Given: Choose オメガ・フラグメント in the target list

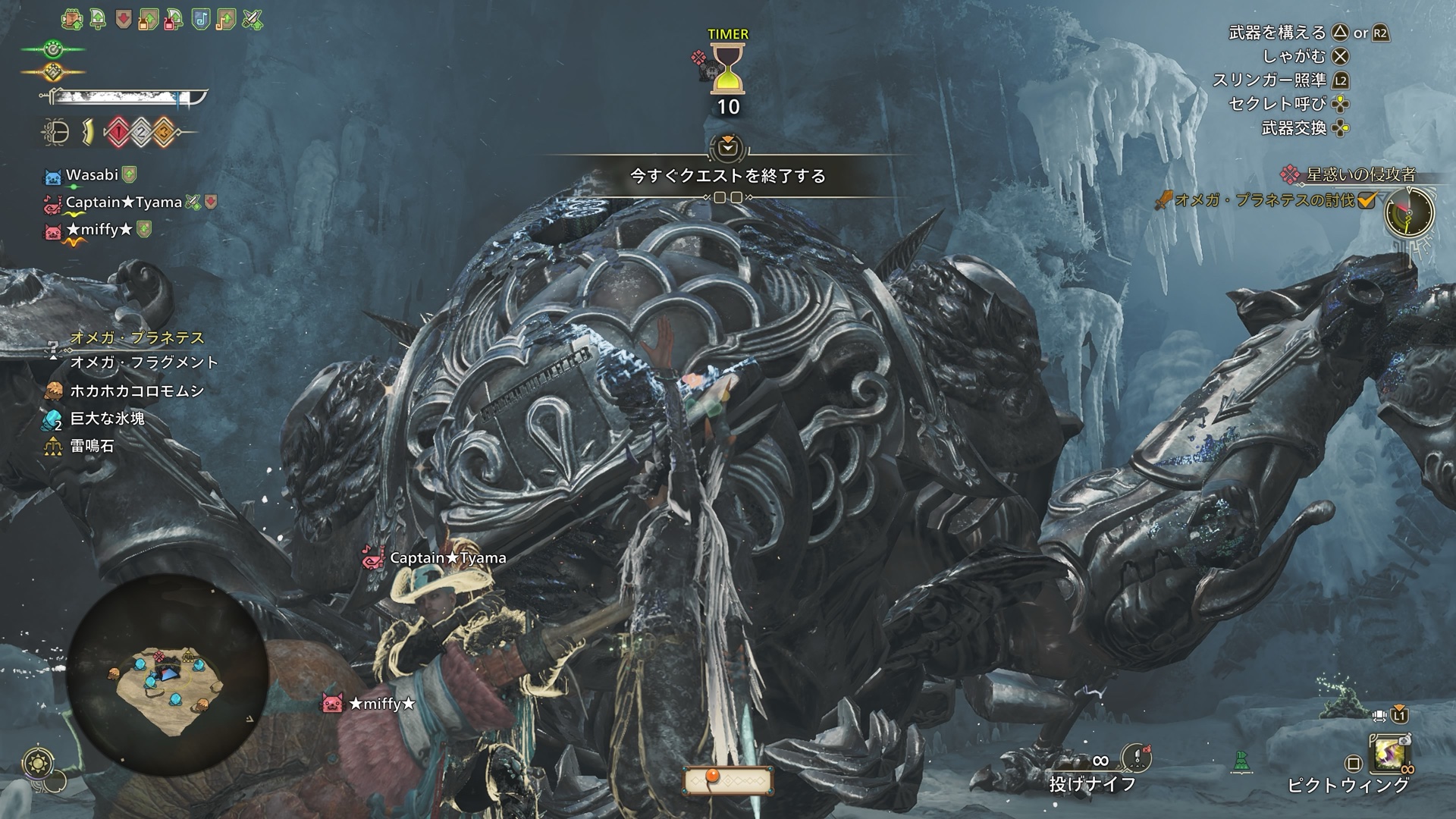Looking at the screenshot, I should pyautogui.click(x=144, y=362).
